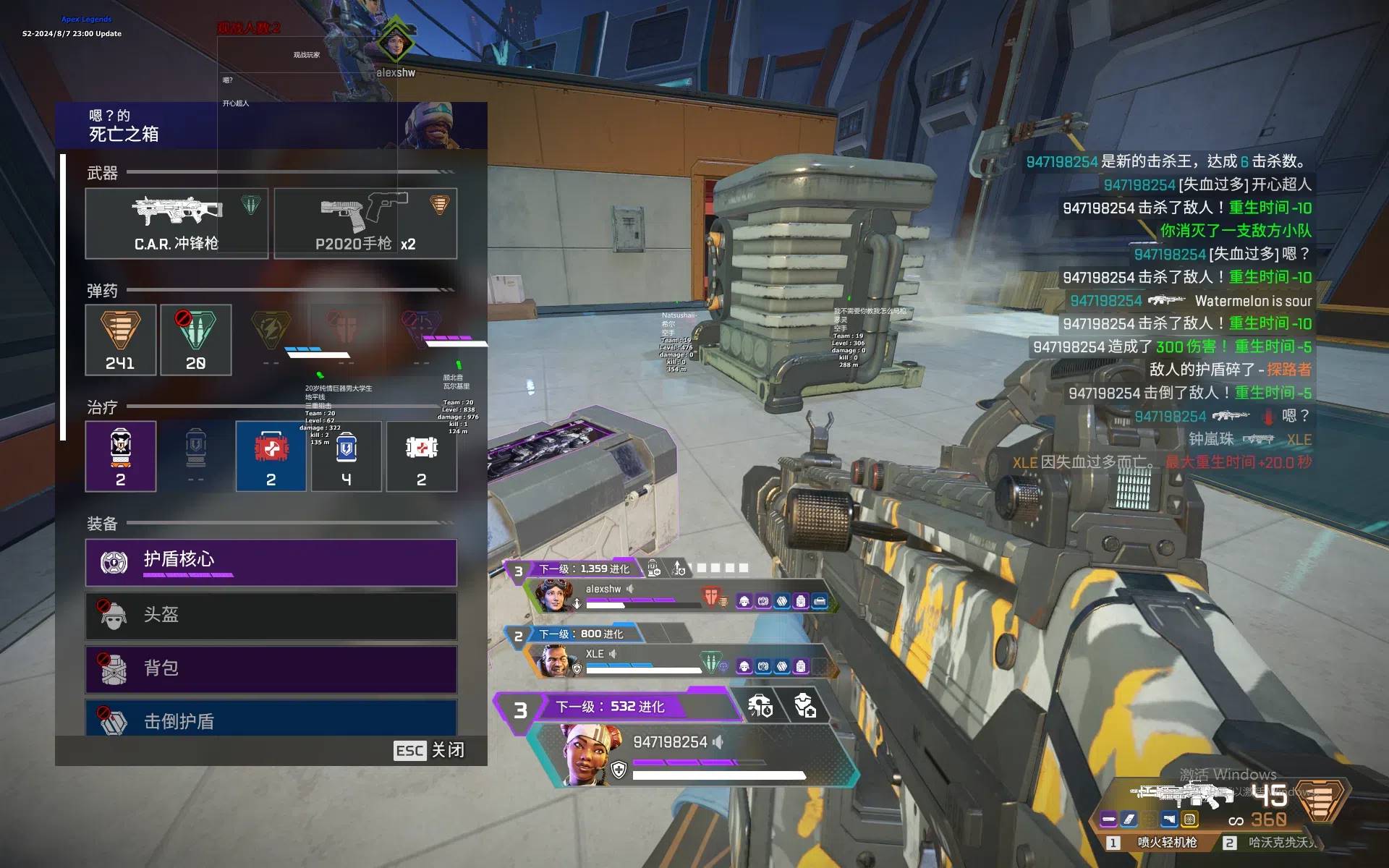Take the two Phoenix Kits
The height and width of the screenshot is (868, 1389).
(121, 456)
